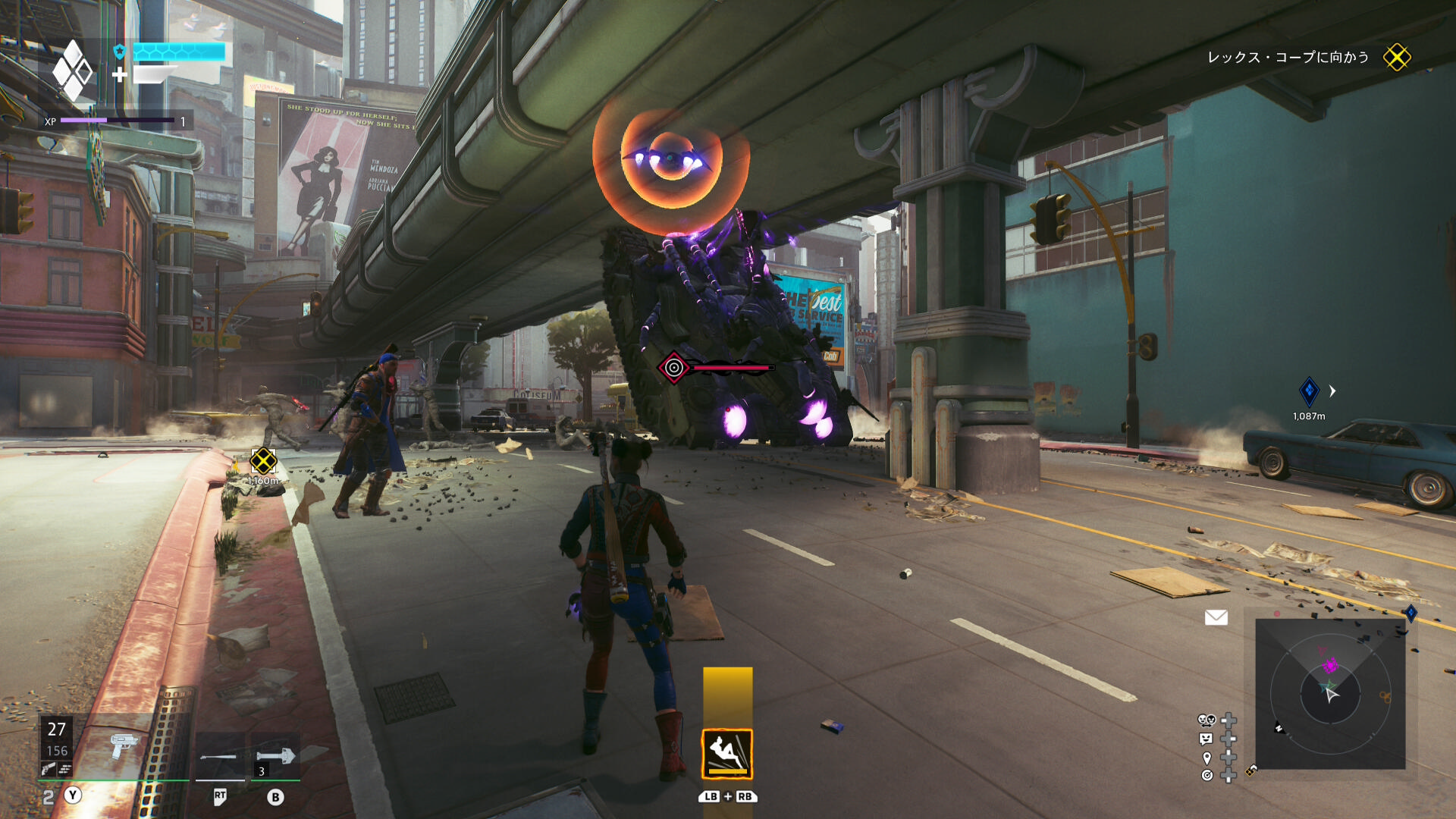Select the equipped pistol weapon slot

point(122,745)
